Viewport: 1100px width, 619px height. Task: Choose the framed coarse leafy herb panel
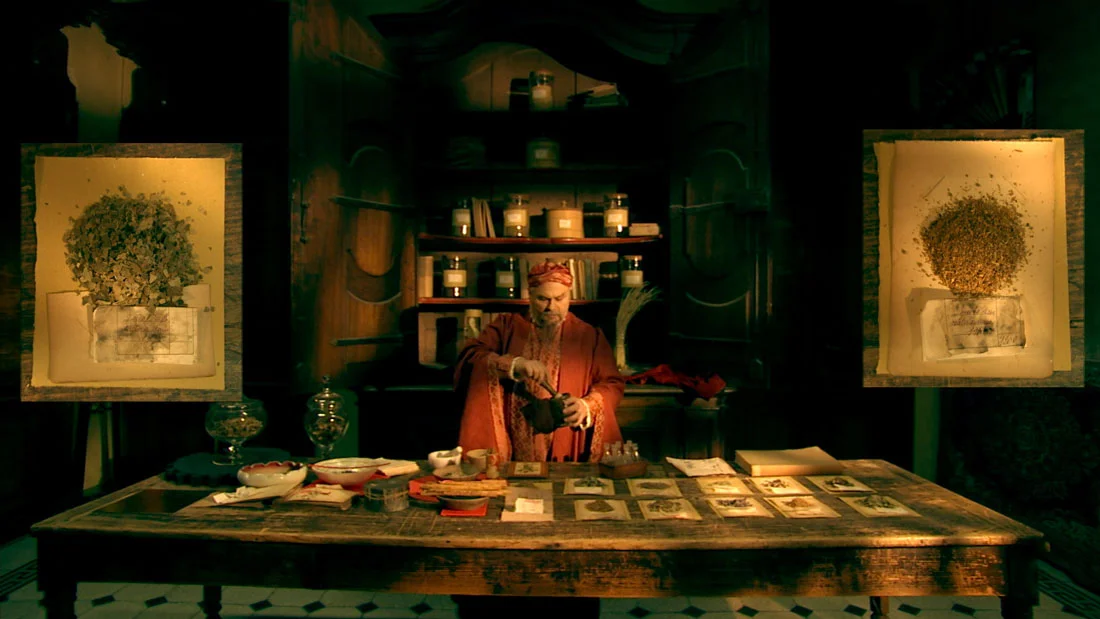click(131, 271)
